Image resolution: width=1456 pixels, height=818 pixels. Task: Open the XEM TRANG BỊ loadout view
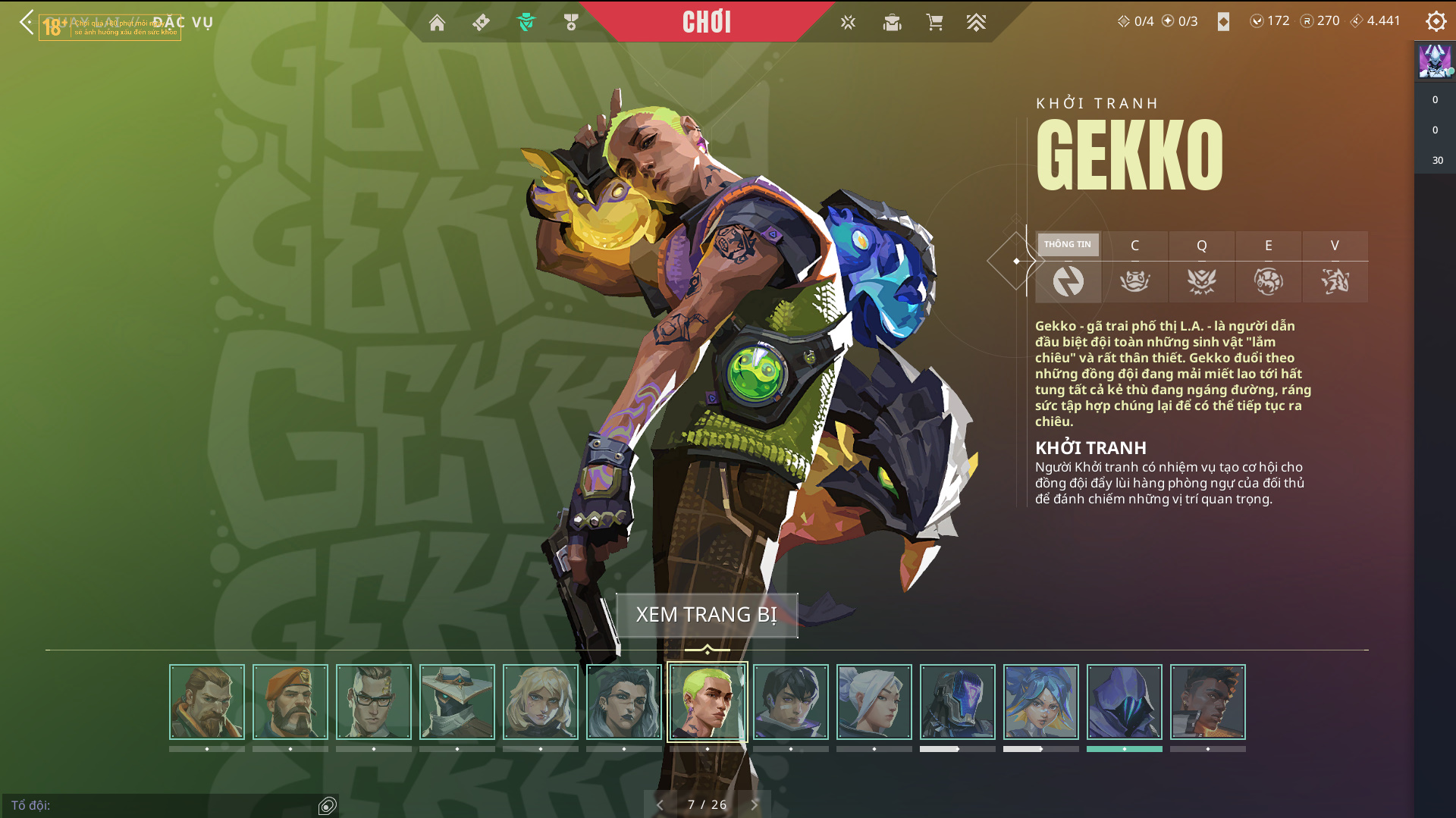[707, 615]
